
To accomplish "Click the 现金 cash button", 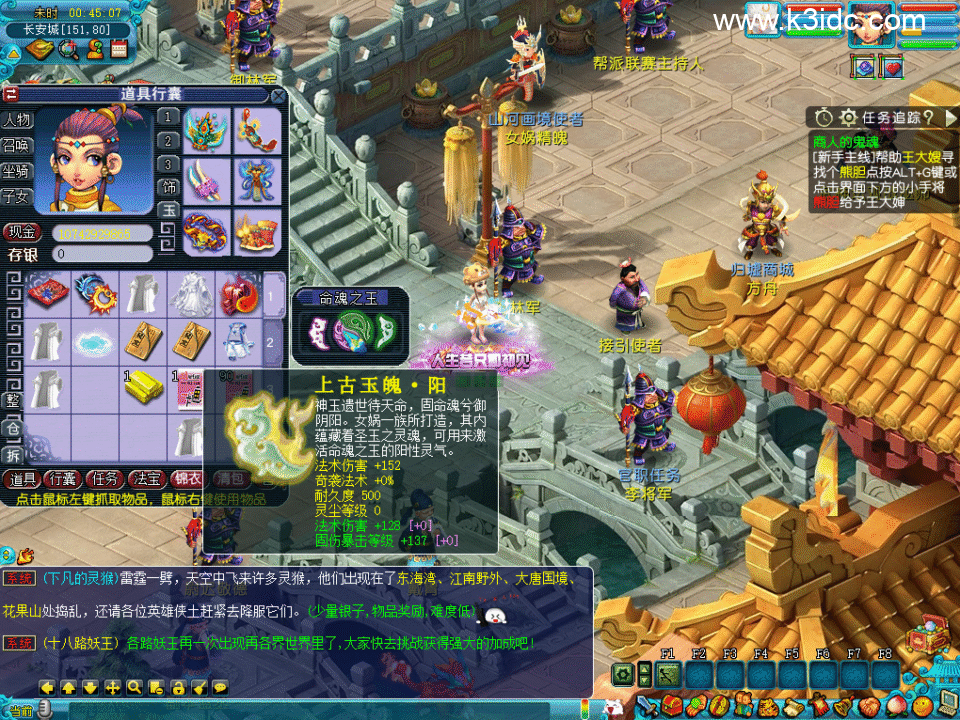I will coord(22,232).
